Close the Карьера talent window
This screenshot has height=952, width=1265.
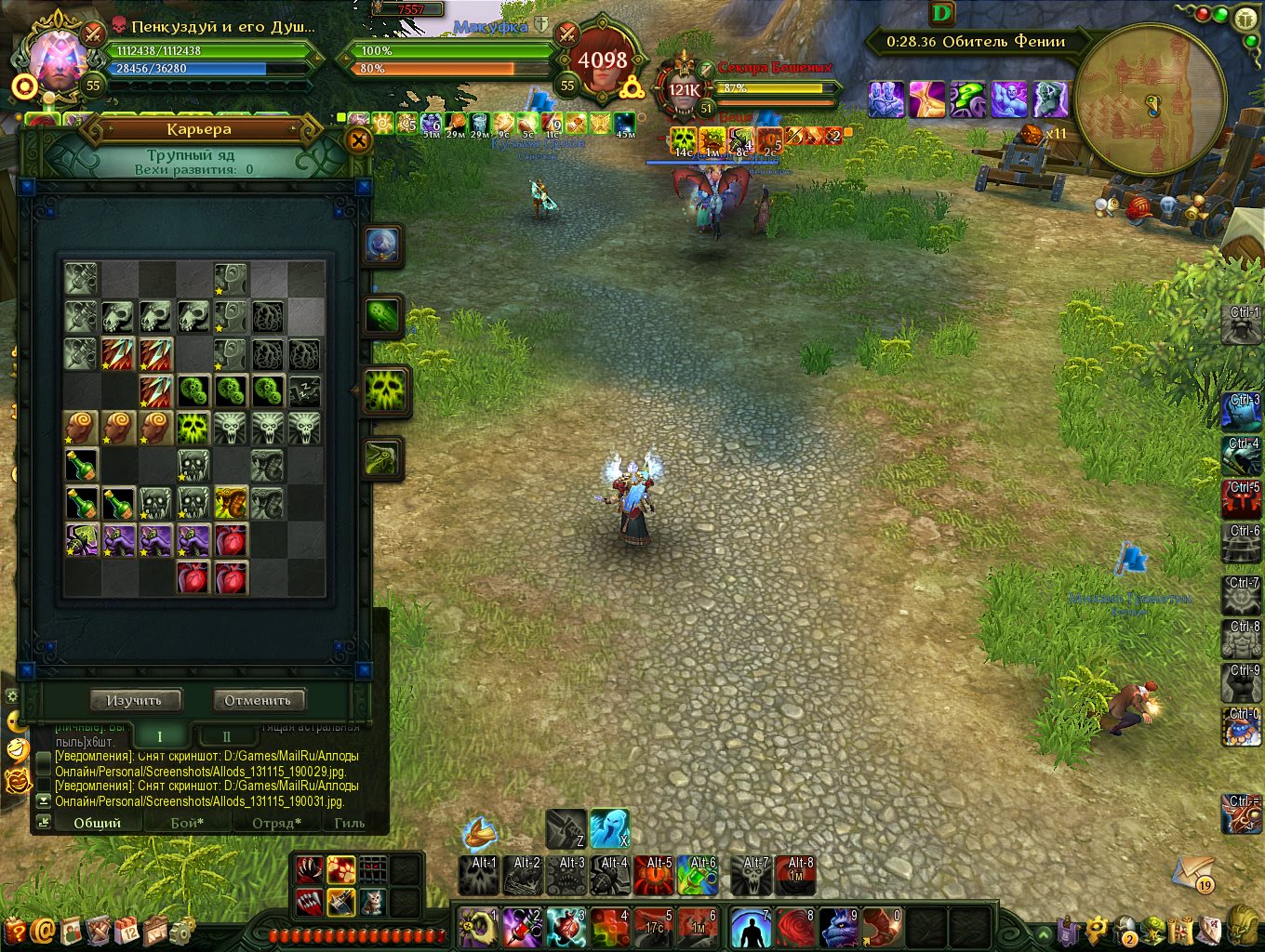point(358,140)
